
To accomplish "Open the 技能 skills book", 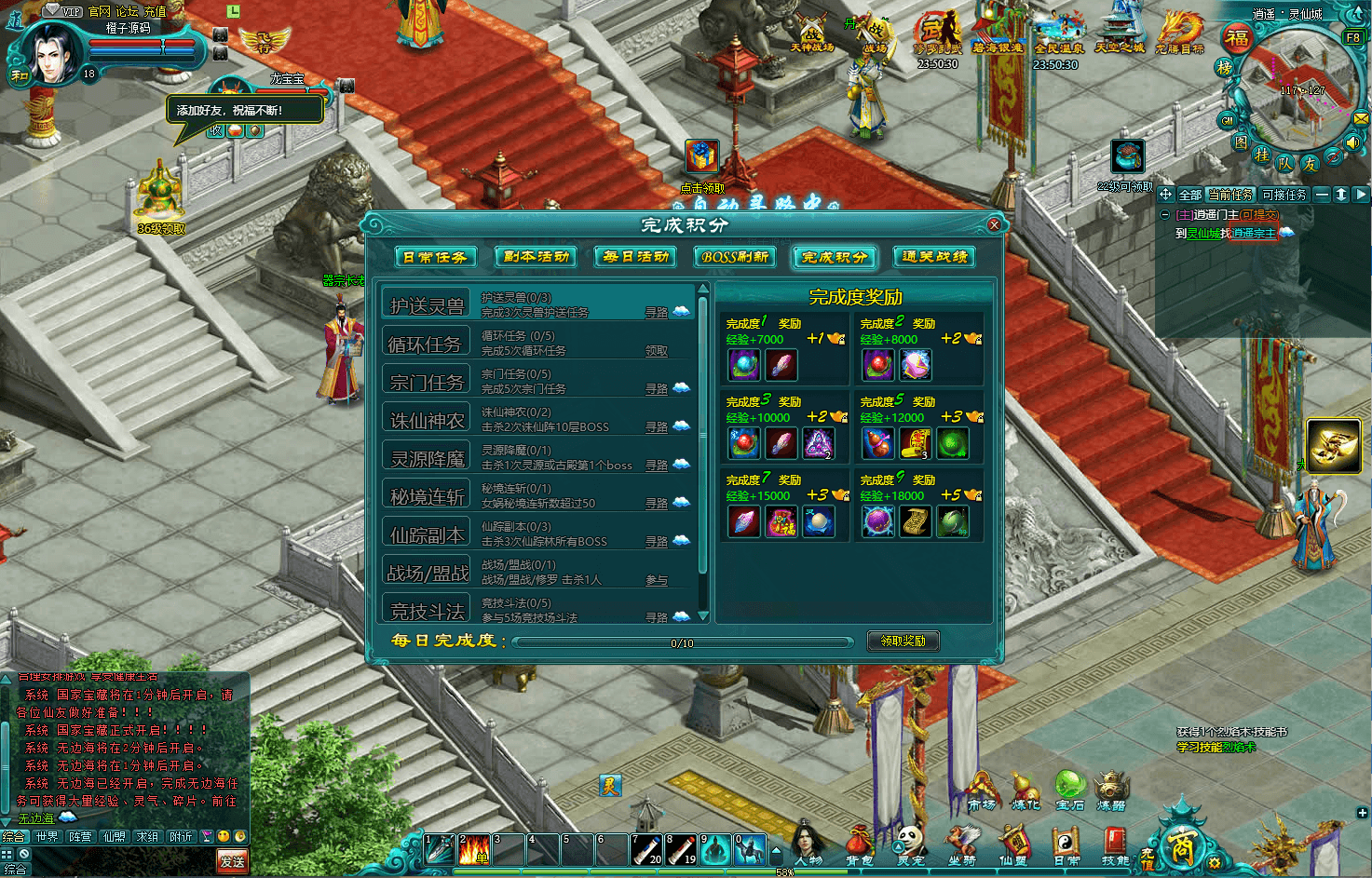I will [1115, 844].
